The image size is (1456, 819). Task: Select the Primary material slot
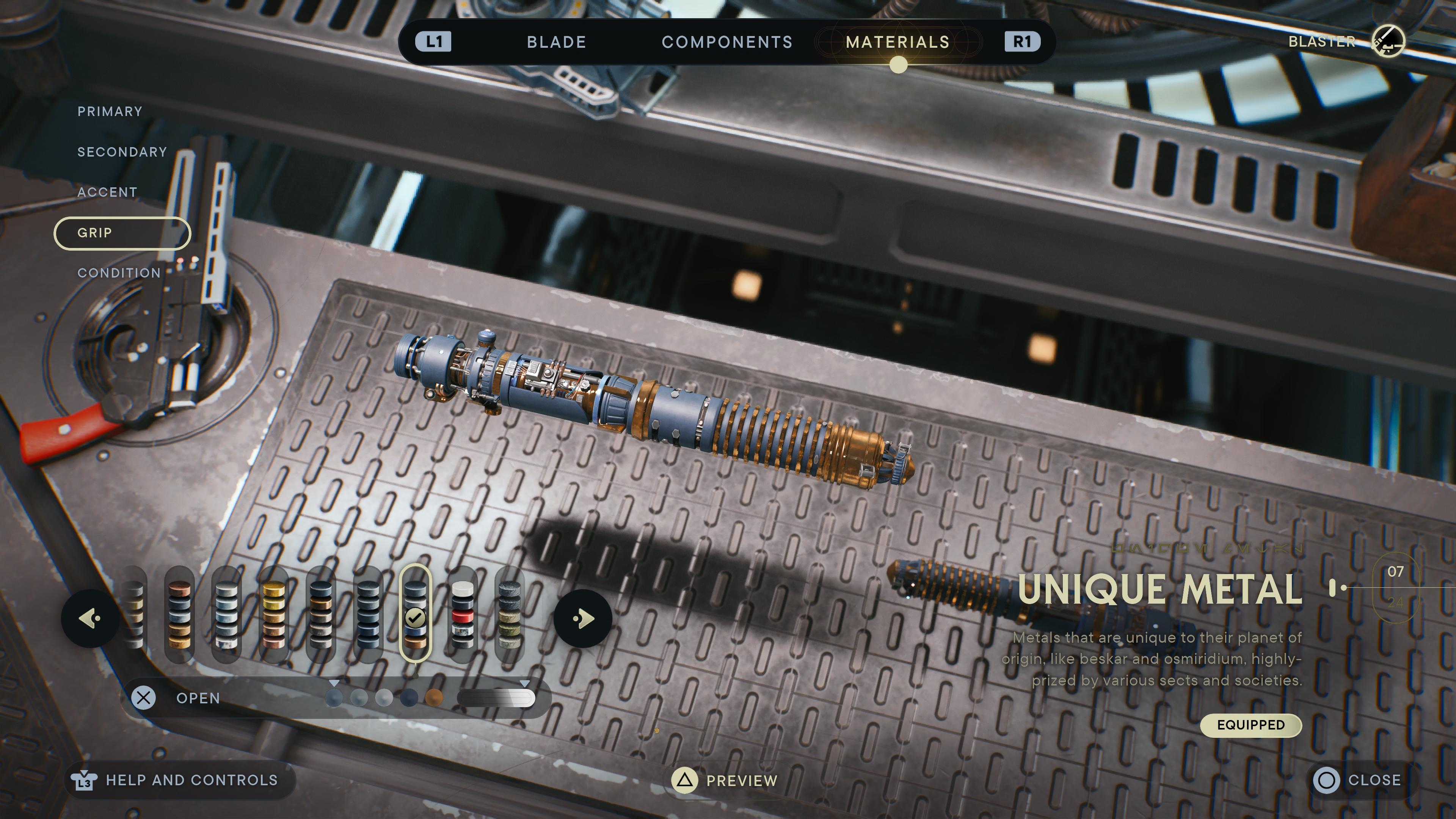[110, 111]
